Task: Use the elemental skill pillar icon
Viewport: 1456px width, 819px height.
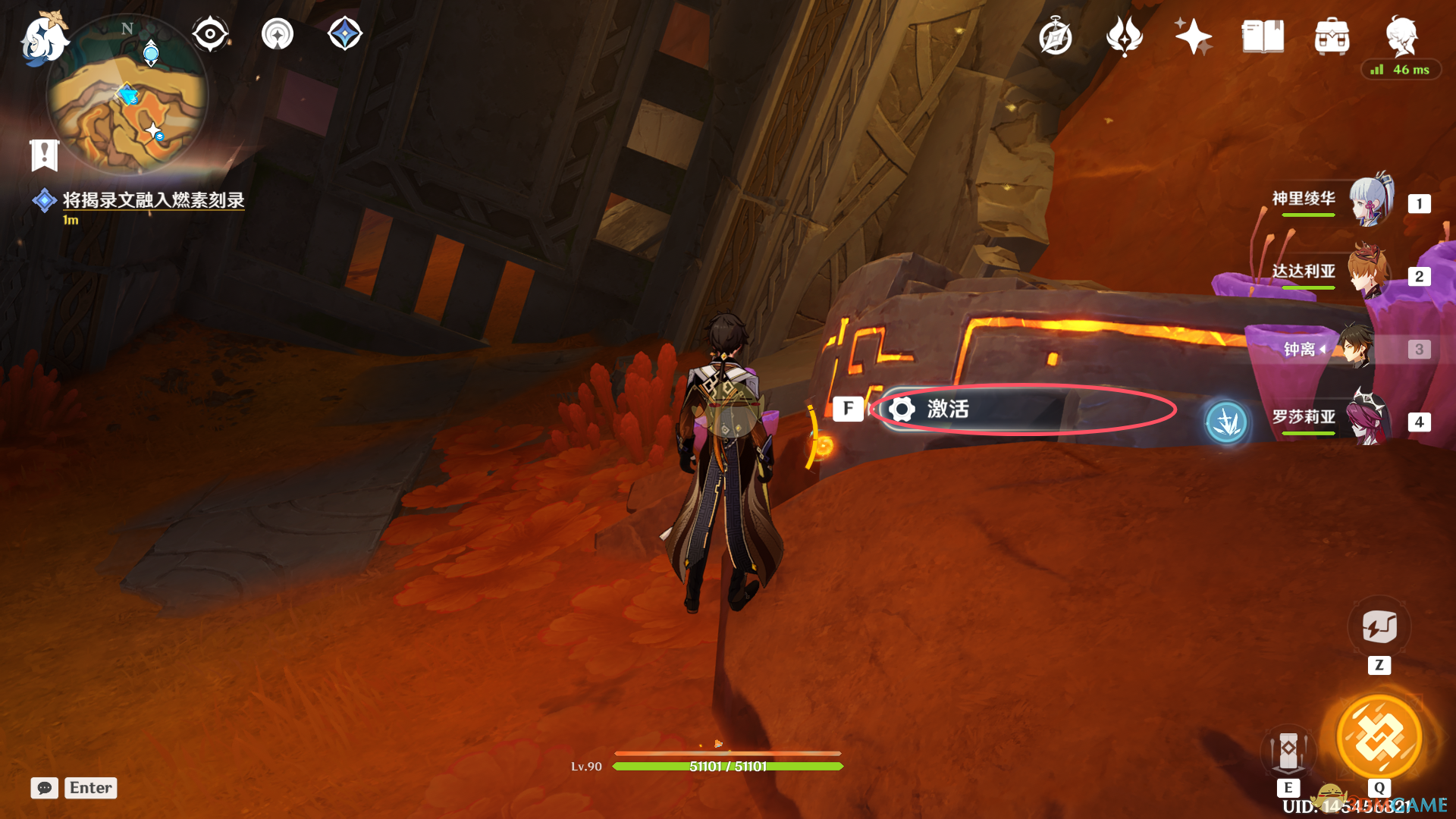Action: pos(1288,752)
